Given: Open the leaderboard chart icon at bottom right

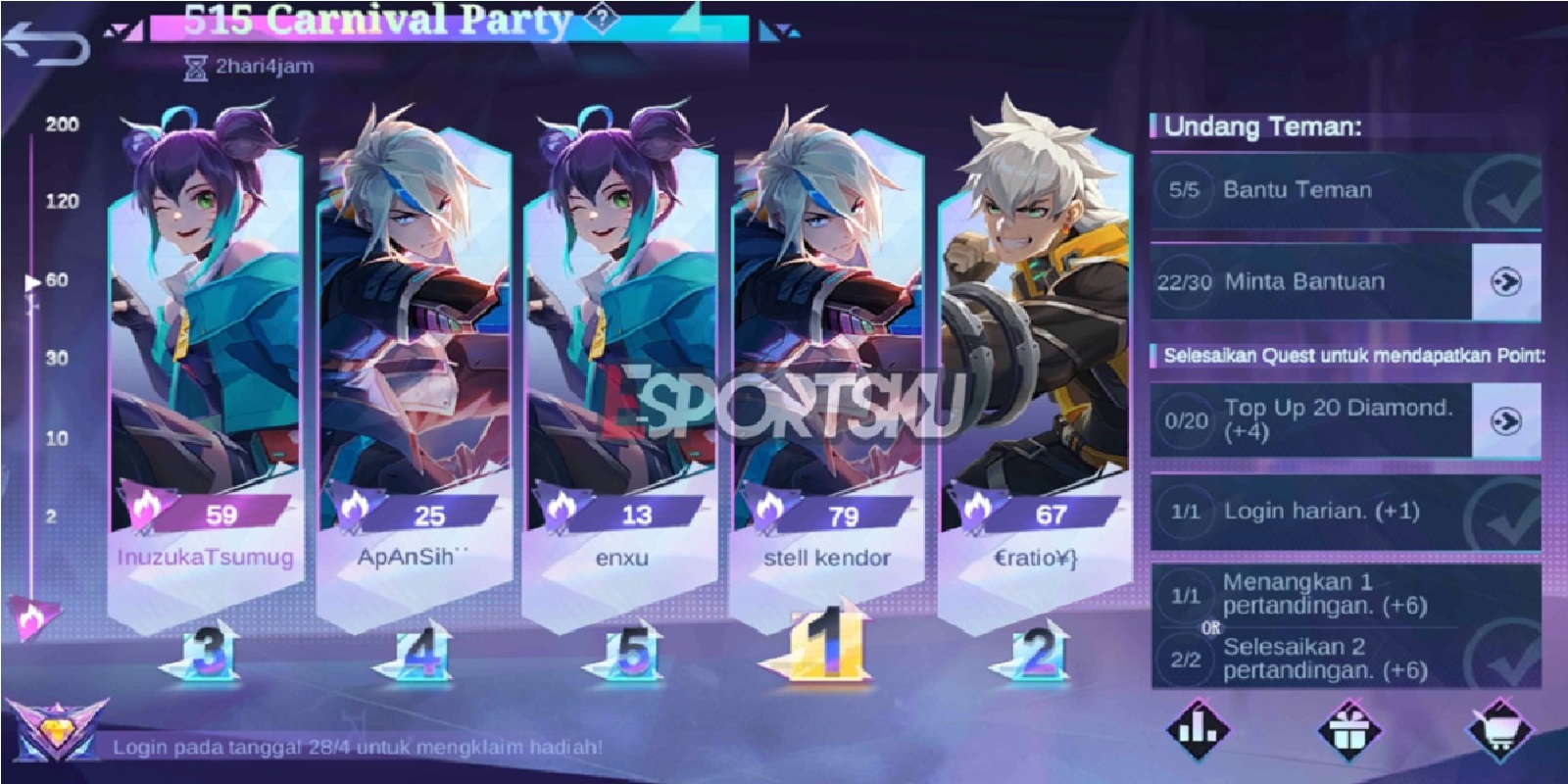Looking at the screenshot, I should pyautogui.click(x=1195, y=730).
